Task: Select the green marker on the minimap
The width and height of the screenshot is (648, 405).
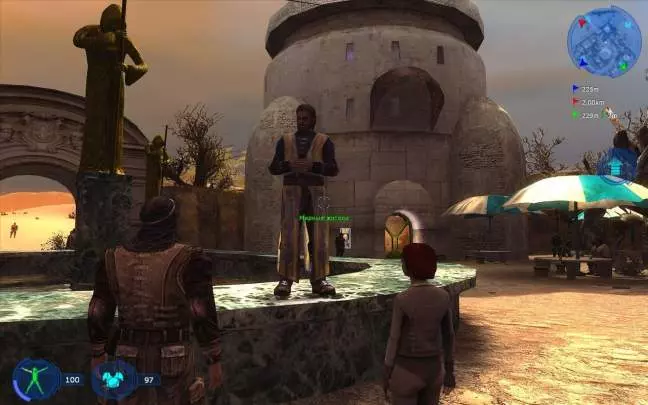Action: pos(623,67)
